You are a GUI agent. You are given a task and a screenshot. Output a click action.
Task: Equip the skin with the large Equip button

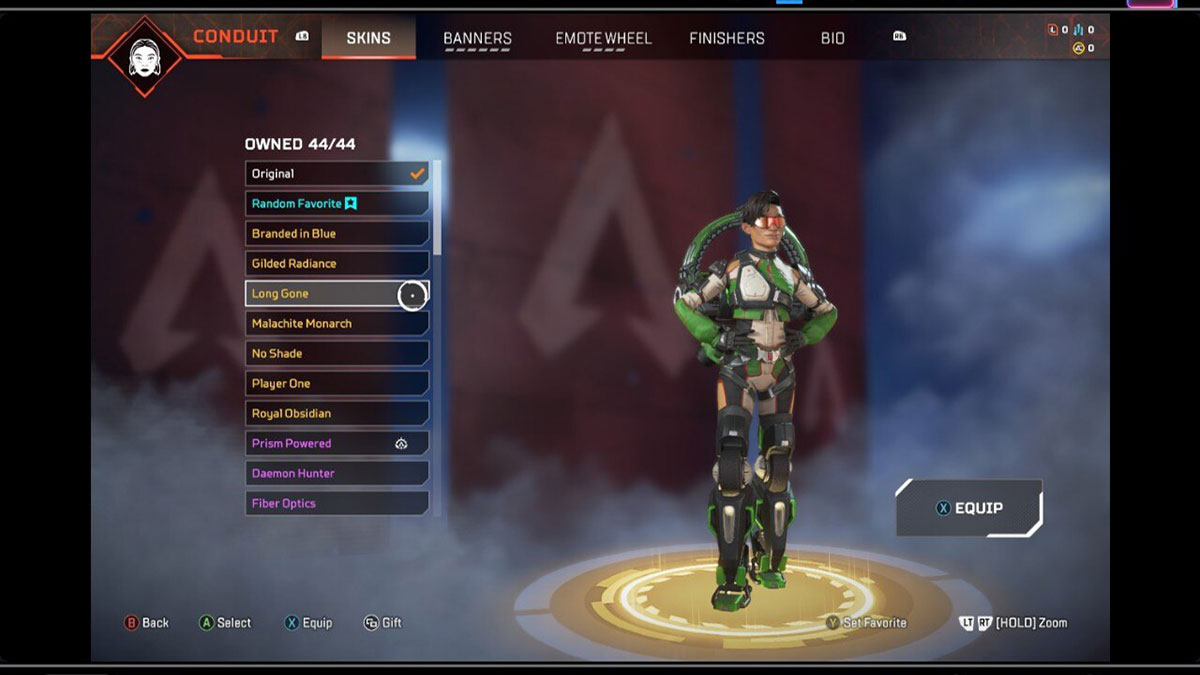tap(969, 508)
